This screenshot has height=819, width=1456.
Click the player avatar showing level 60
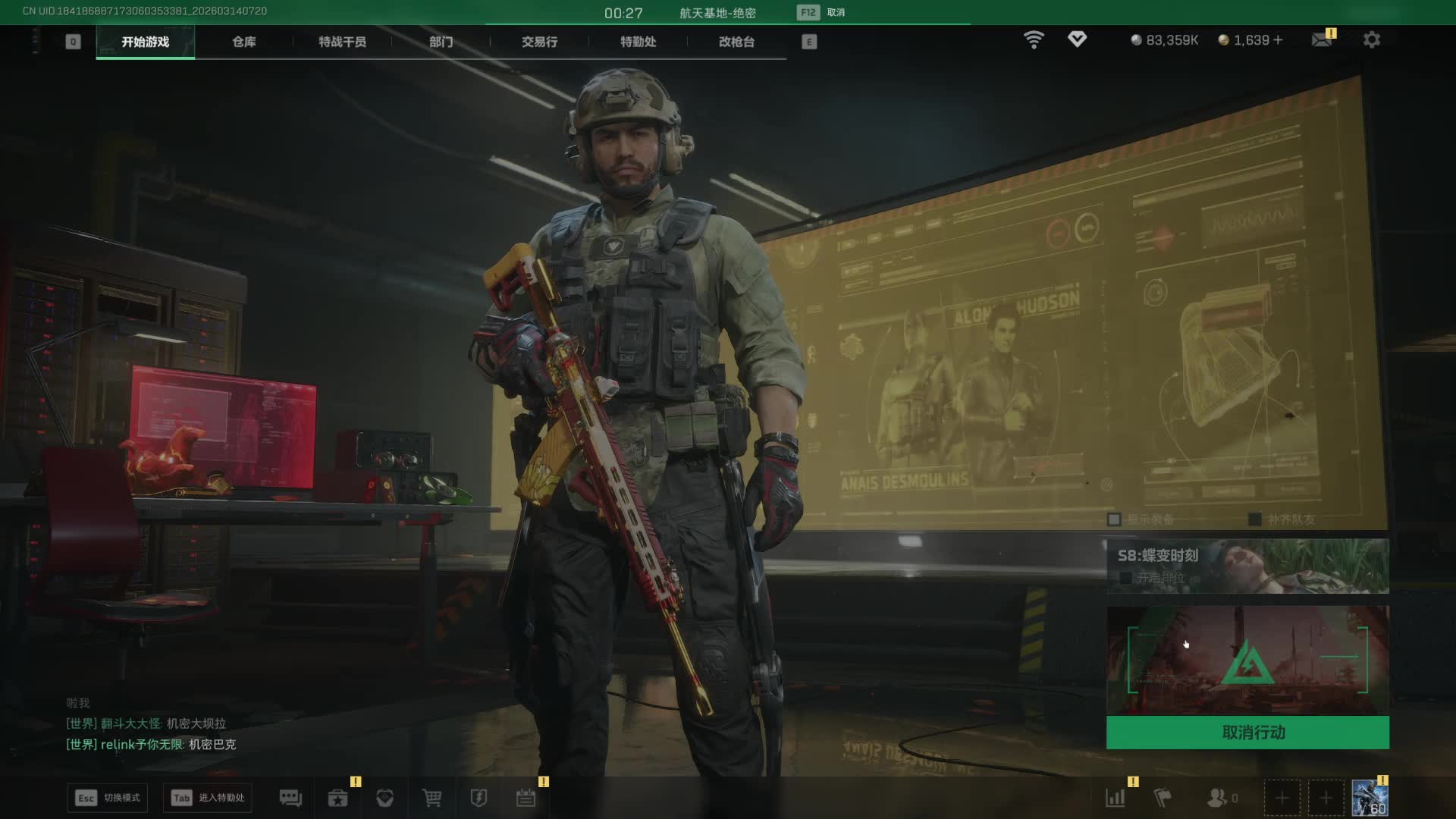[1370, 799]
